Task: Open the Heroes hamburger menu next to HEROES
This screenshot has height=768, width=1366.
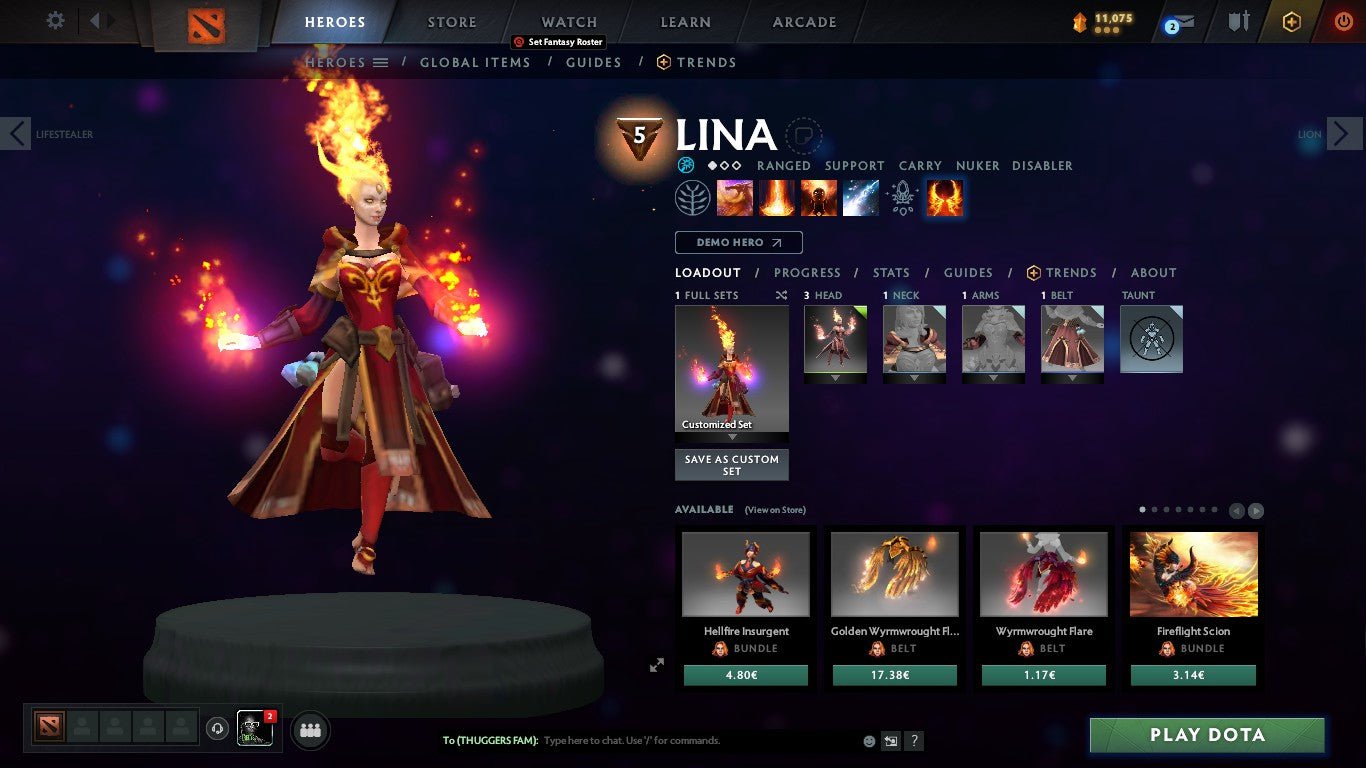Action: point(381,62)
